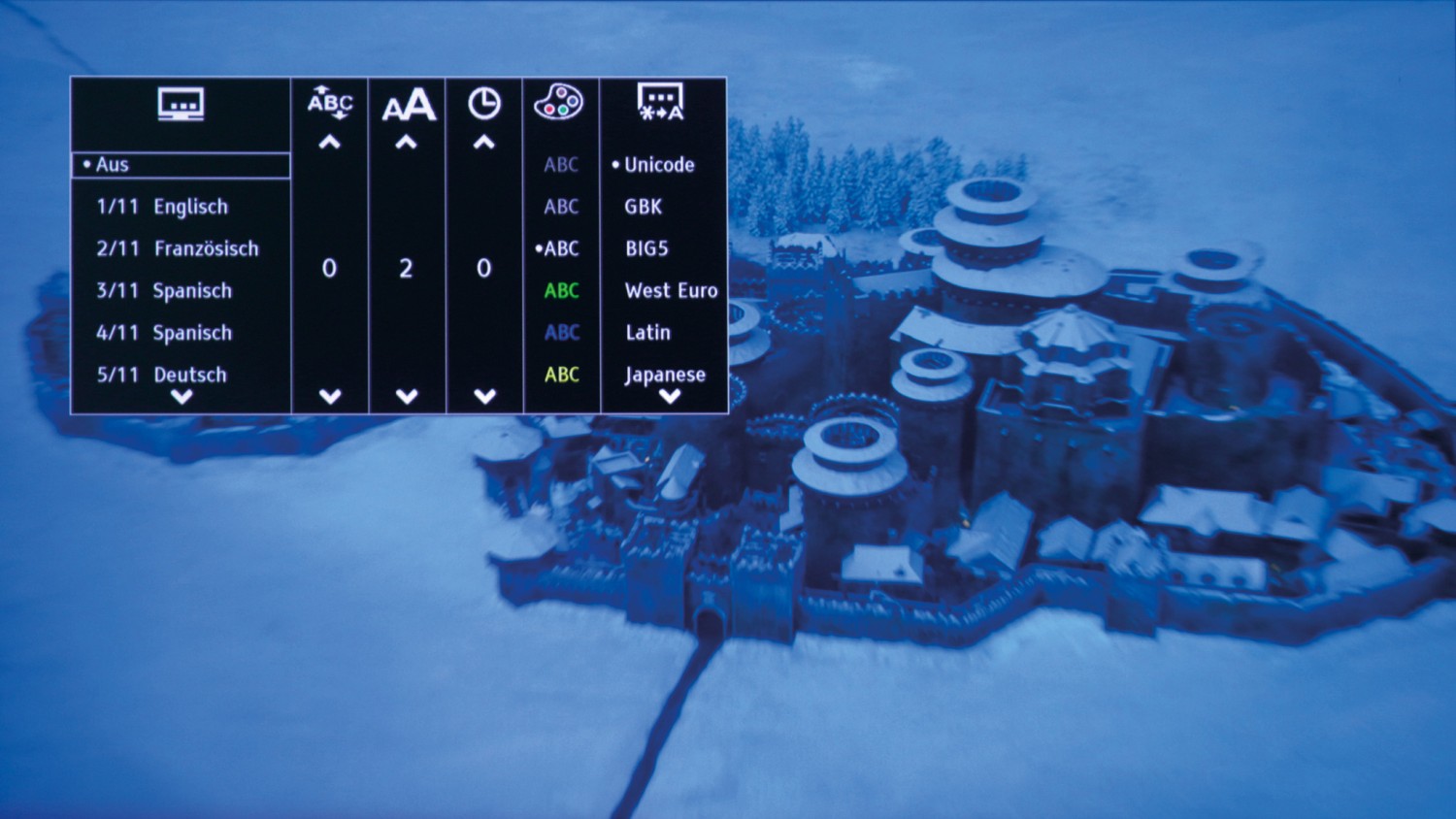Choose the 1/11 Englisch subtitle track
The width and height of the screenshot is (1456, 819).
pos(162,207)
